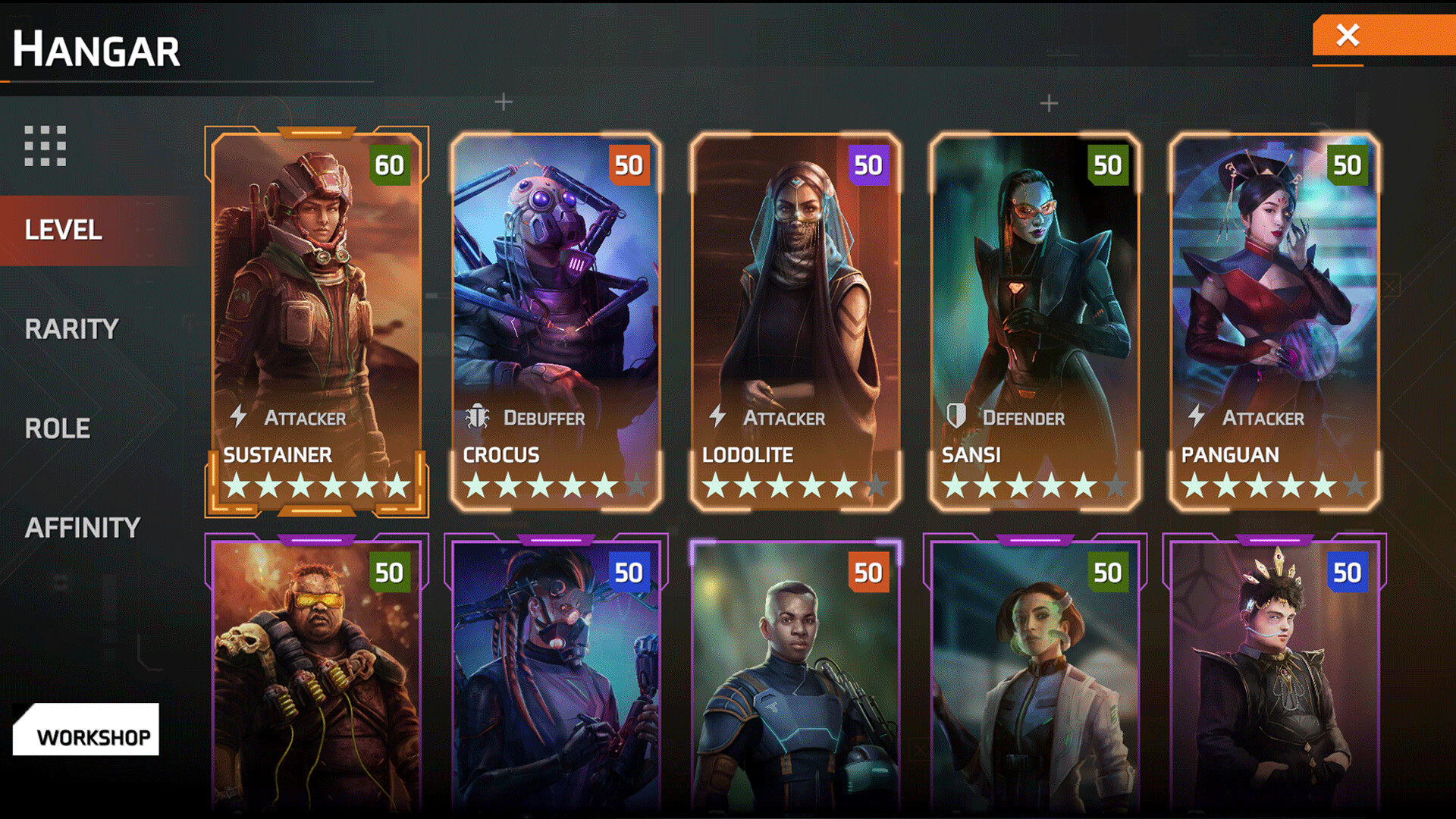Close the Hangar screen
The height and width of the screenshot is (819, 1456).
1348,35
